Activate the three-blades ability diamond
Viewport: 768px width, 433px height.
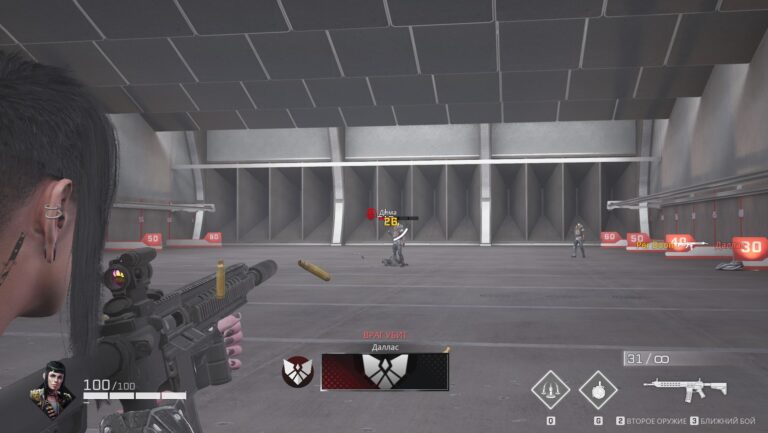(550, 388)
